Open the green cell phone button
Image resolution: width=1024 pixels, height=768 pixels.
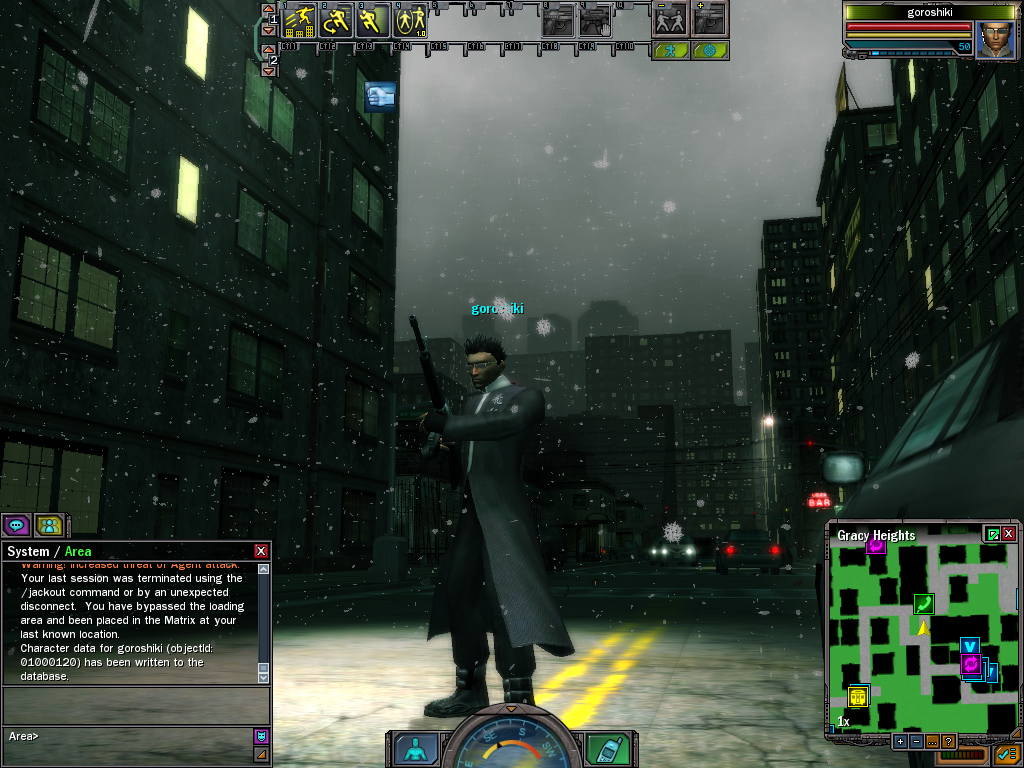point(605,749)
